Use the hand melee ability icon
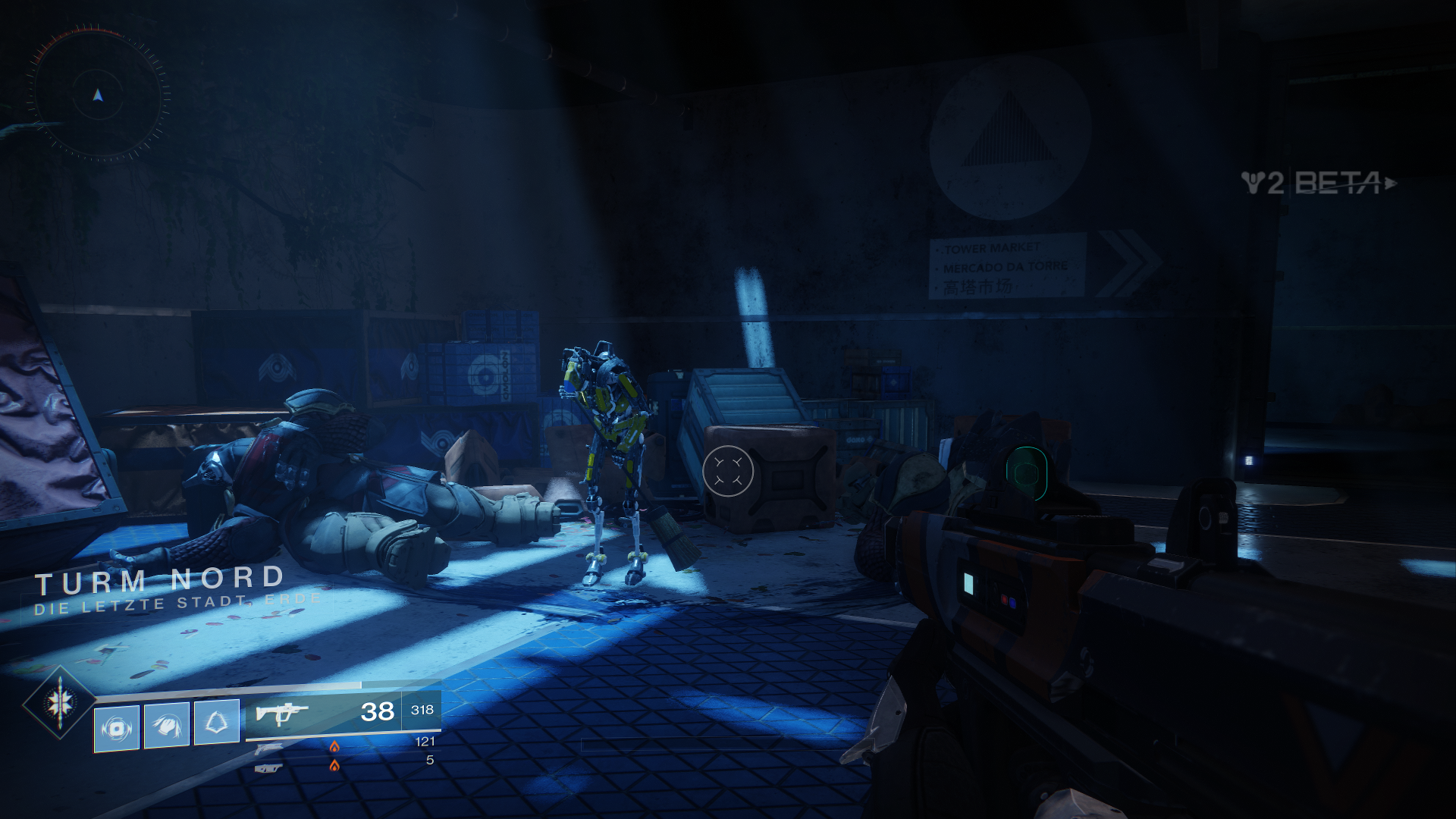Screen dimensions: 1456x819 167,726
